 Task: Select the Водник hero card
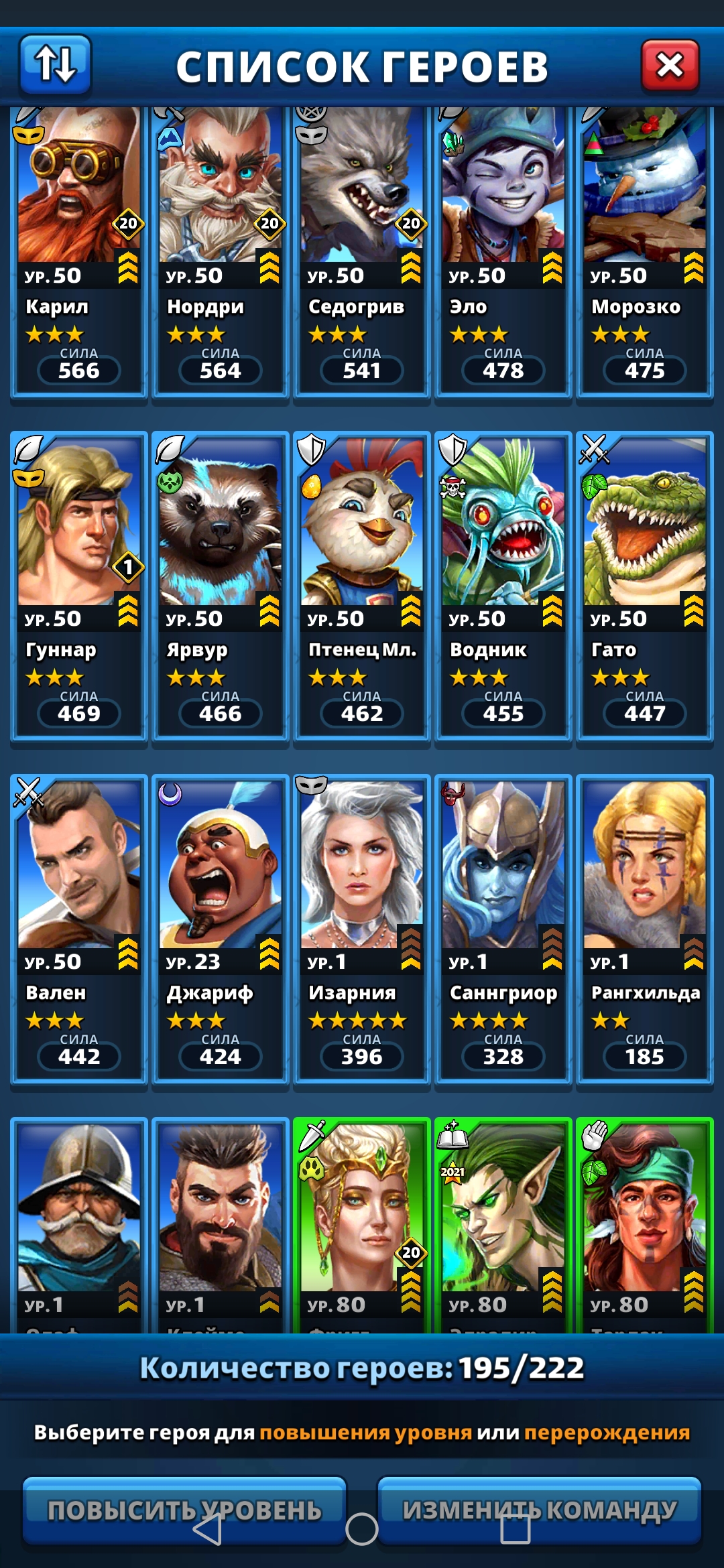[x=503, y=586]
